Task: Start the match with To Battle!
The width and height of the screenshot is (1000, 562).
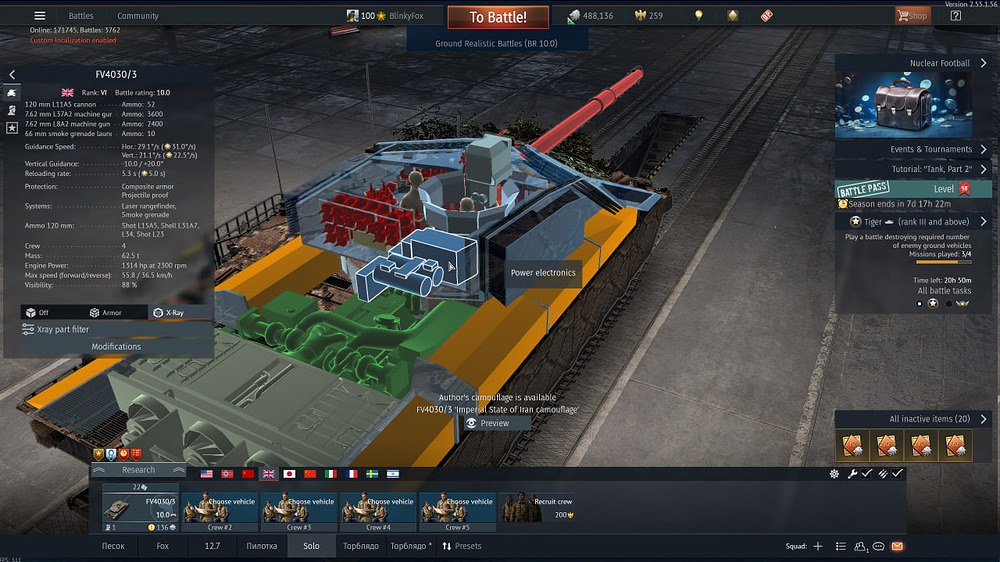Action: click(497, 17)
